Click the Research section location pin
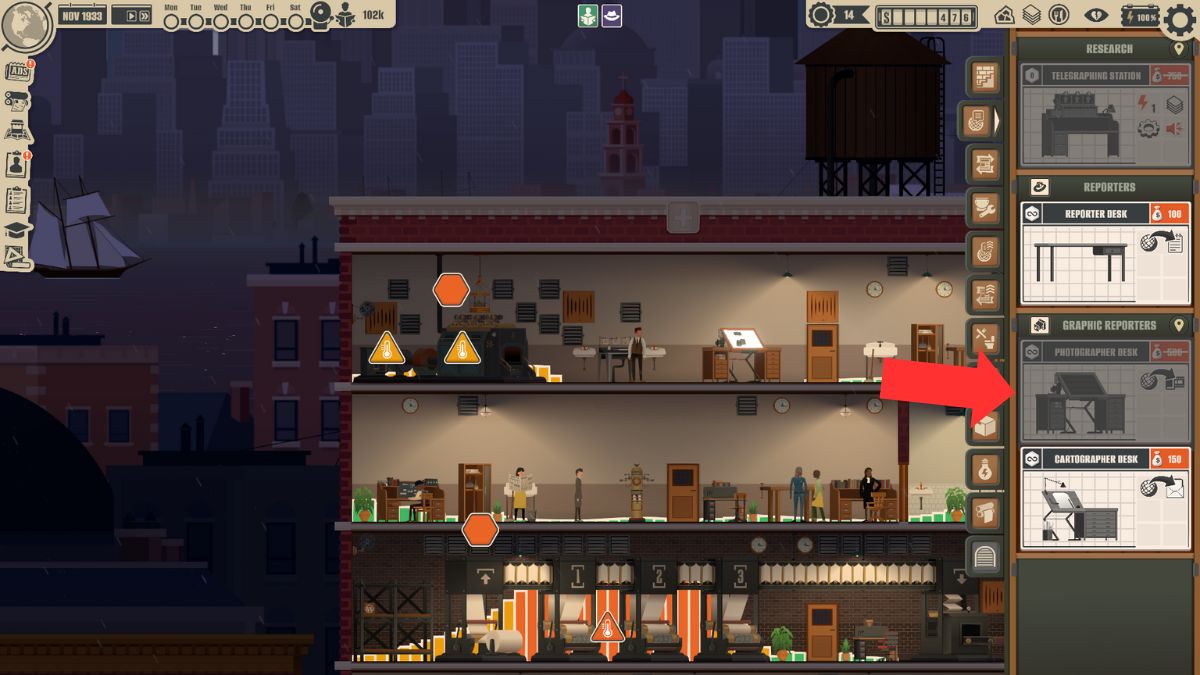 pos(1178,49)
